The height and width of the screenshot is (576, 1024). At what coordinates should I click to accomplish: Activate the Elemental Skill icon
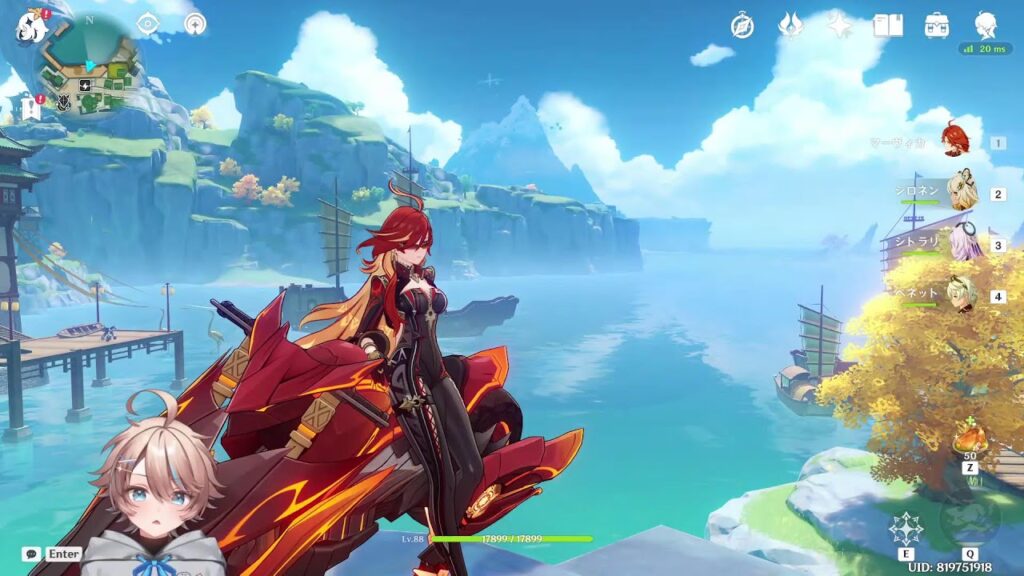[x=906, y=528]
